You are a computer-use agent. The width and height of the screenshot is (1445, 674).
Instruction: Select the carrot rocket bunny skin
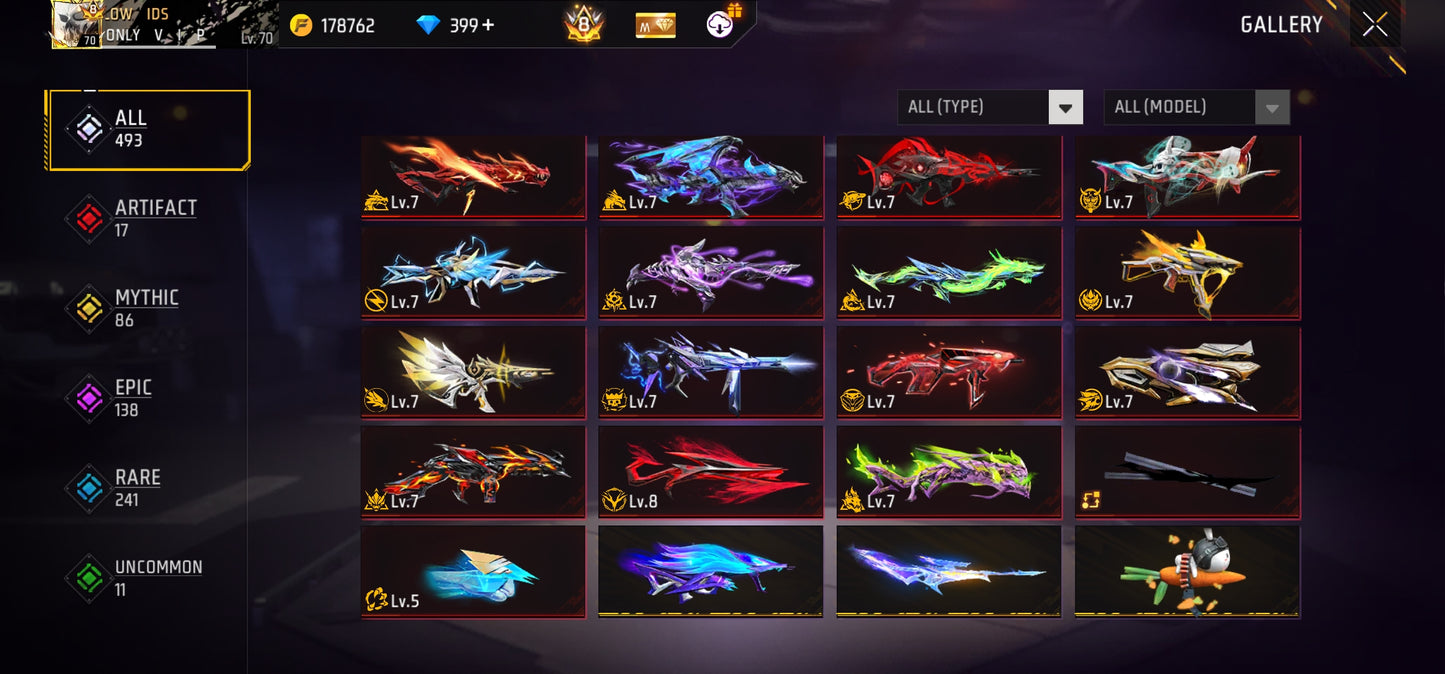click(x=1187, y=571)
